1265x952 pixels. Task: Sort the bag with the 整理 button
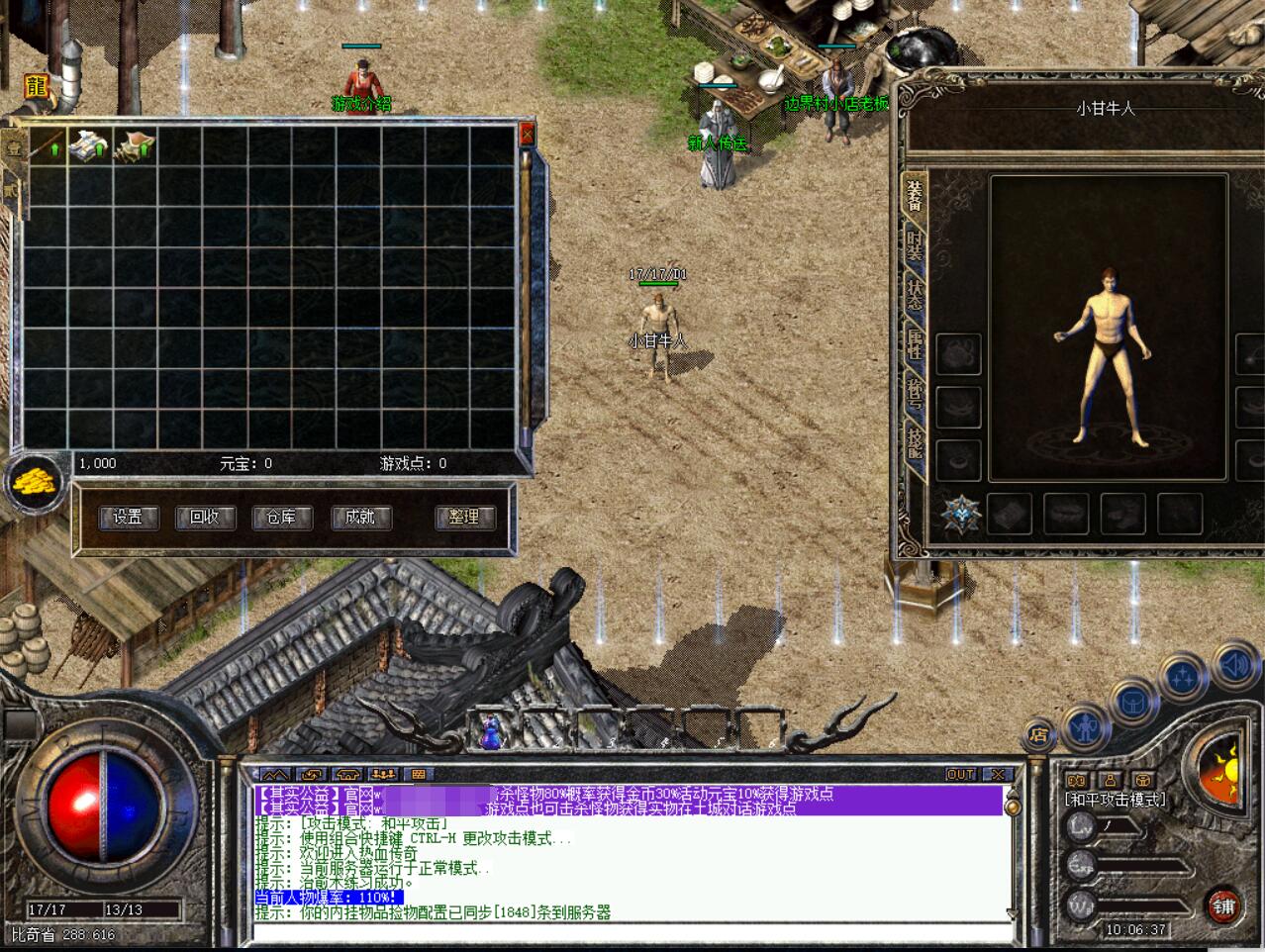463,517
